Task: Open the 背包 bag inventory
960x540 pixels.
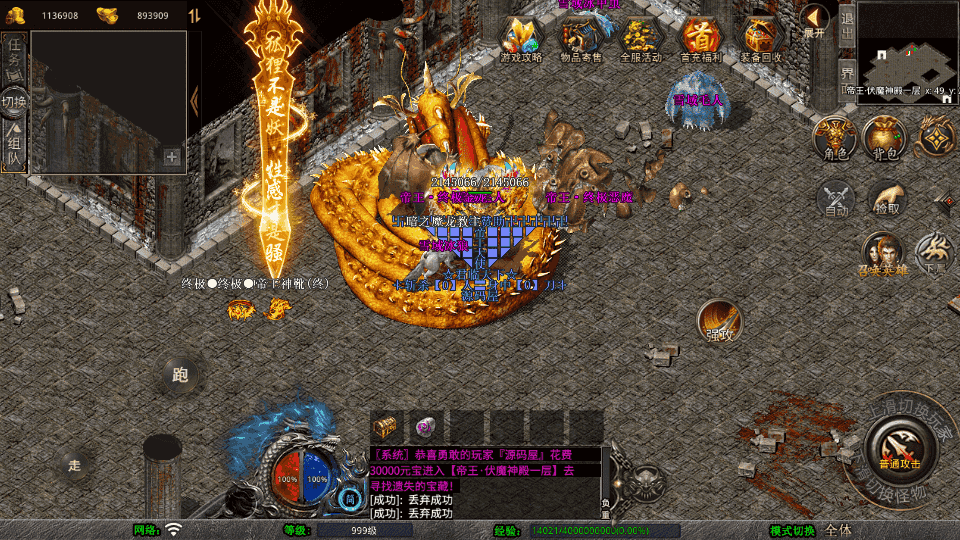Action: (x=885, y=138)
